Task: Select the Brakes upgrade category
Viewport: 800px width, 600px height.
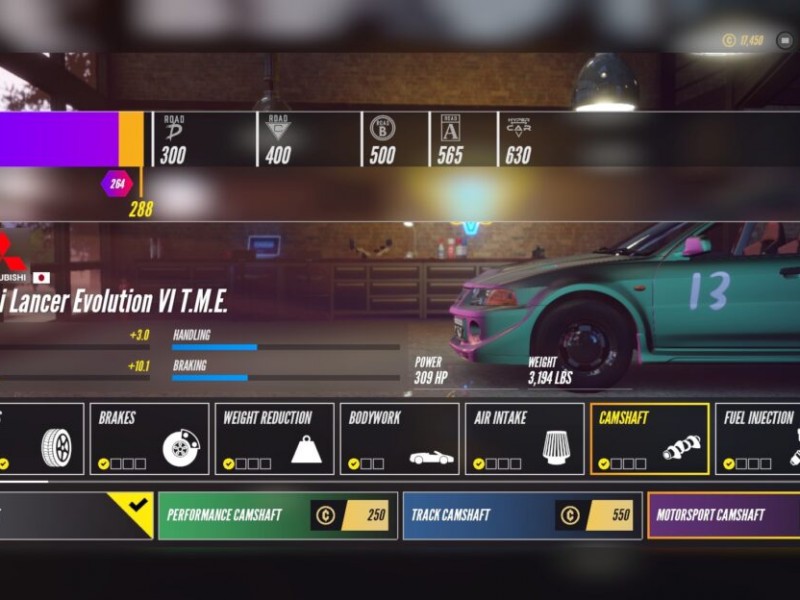Action: (x=149, y=438)
